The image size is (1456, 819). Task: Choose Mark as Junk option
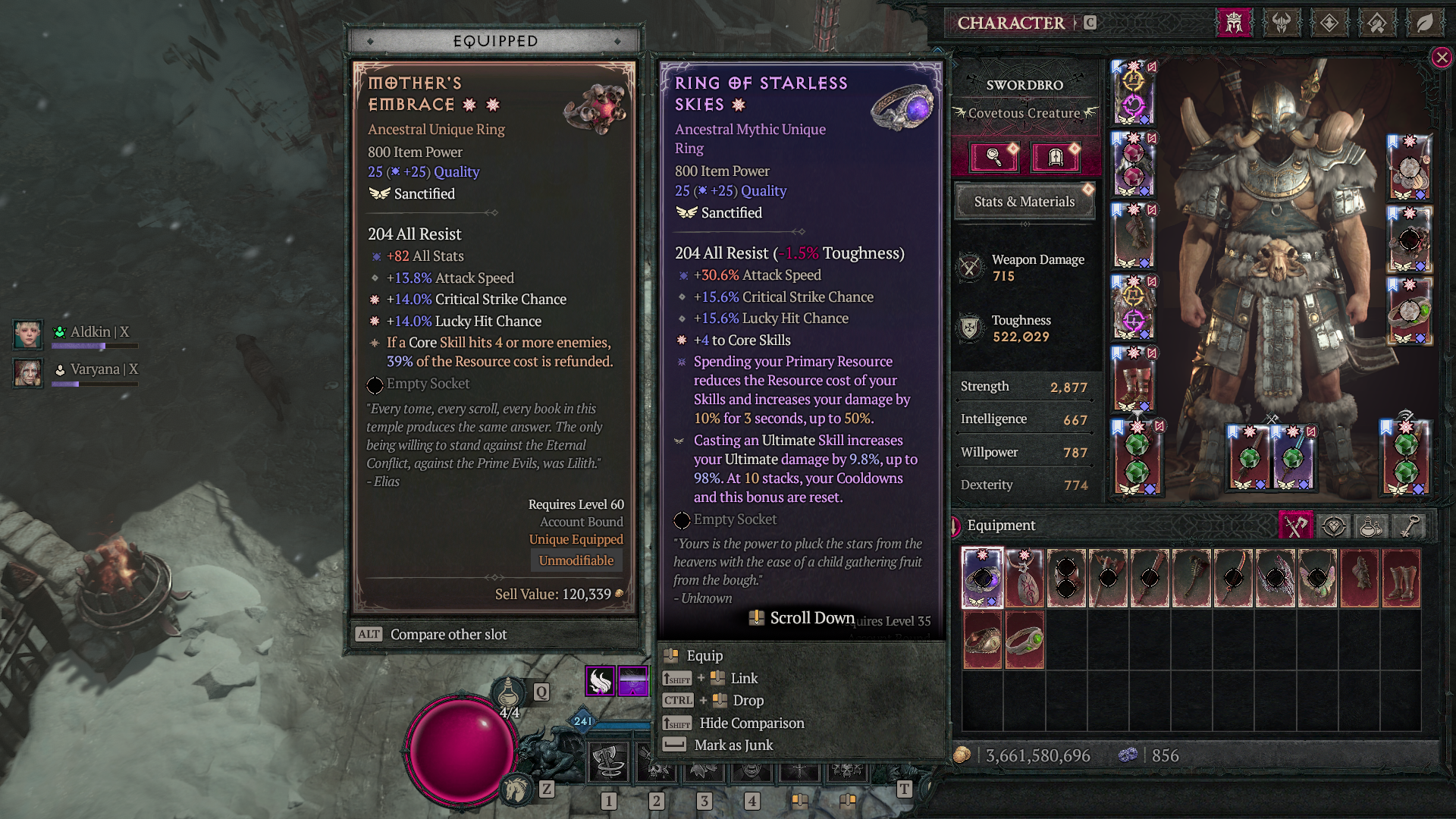coord(733,745)
